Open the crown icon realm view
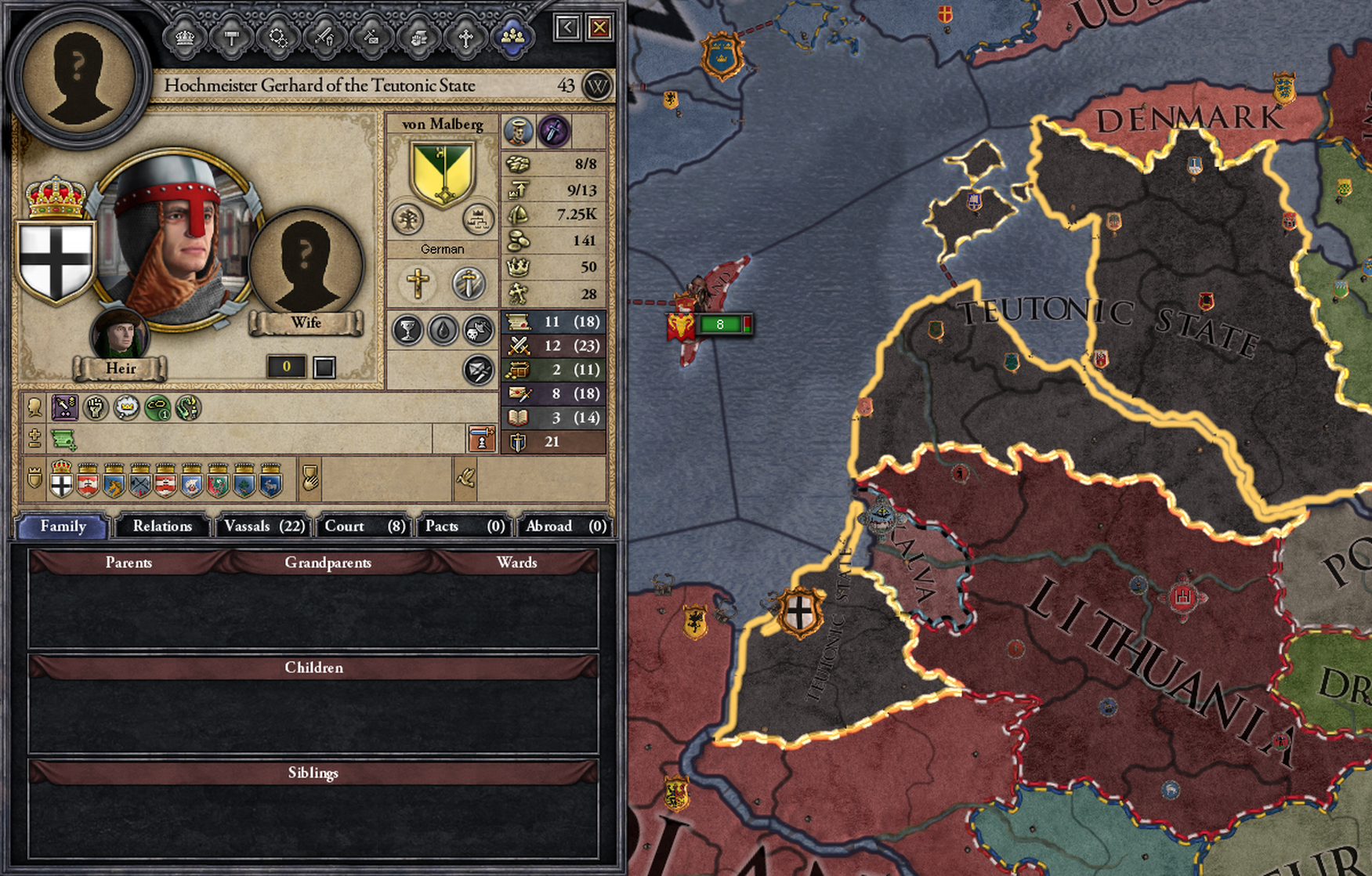The image size is (1372, 876). pyautogui.click(x=185, y=37)
